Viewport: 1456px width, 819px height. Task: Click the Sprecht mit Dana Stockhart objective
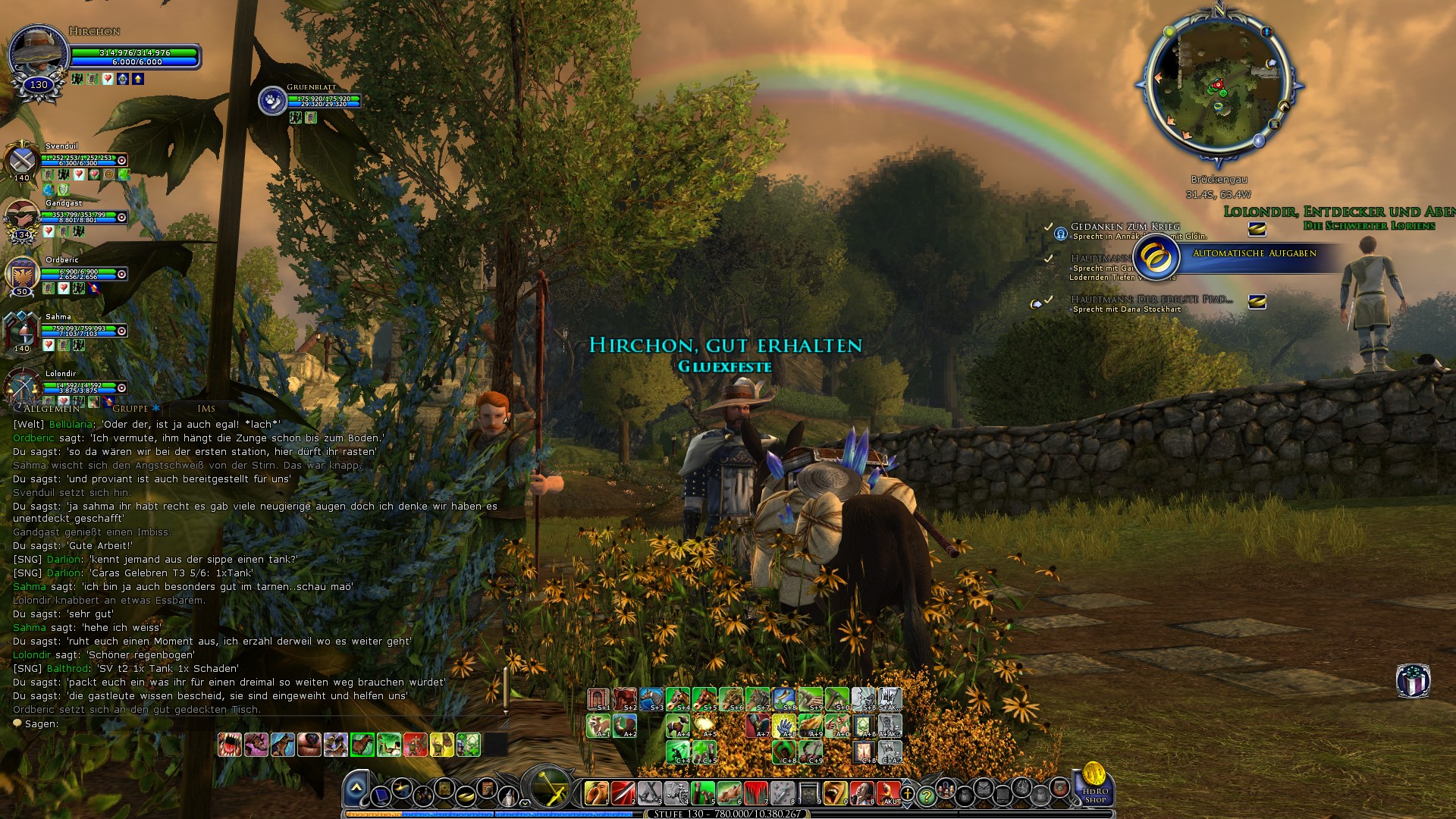[1125, 309]
